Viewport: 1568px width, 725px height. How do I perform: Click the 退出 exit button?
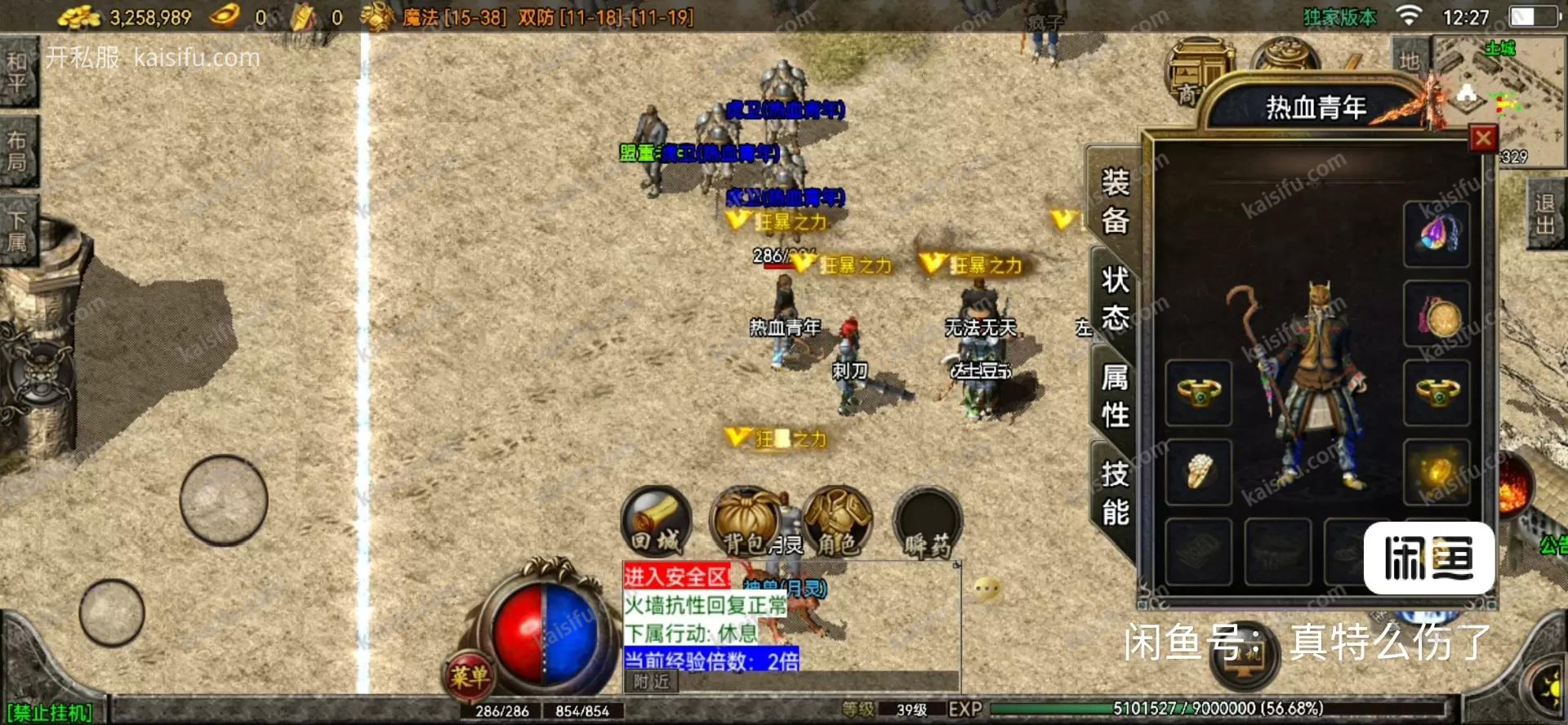click(1544, 214)
